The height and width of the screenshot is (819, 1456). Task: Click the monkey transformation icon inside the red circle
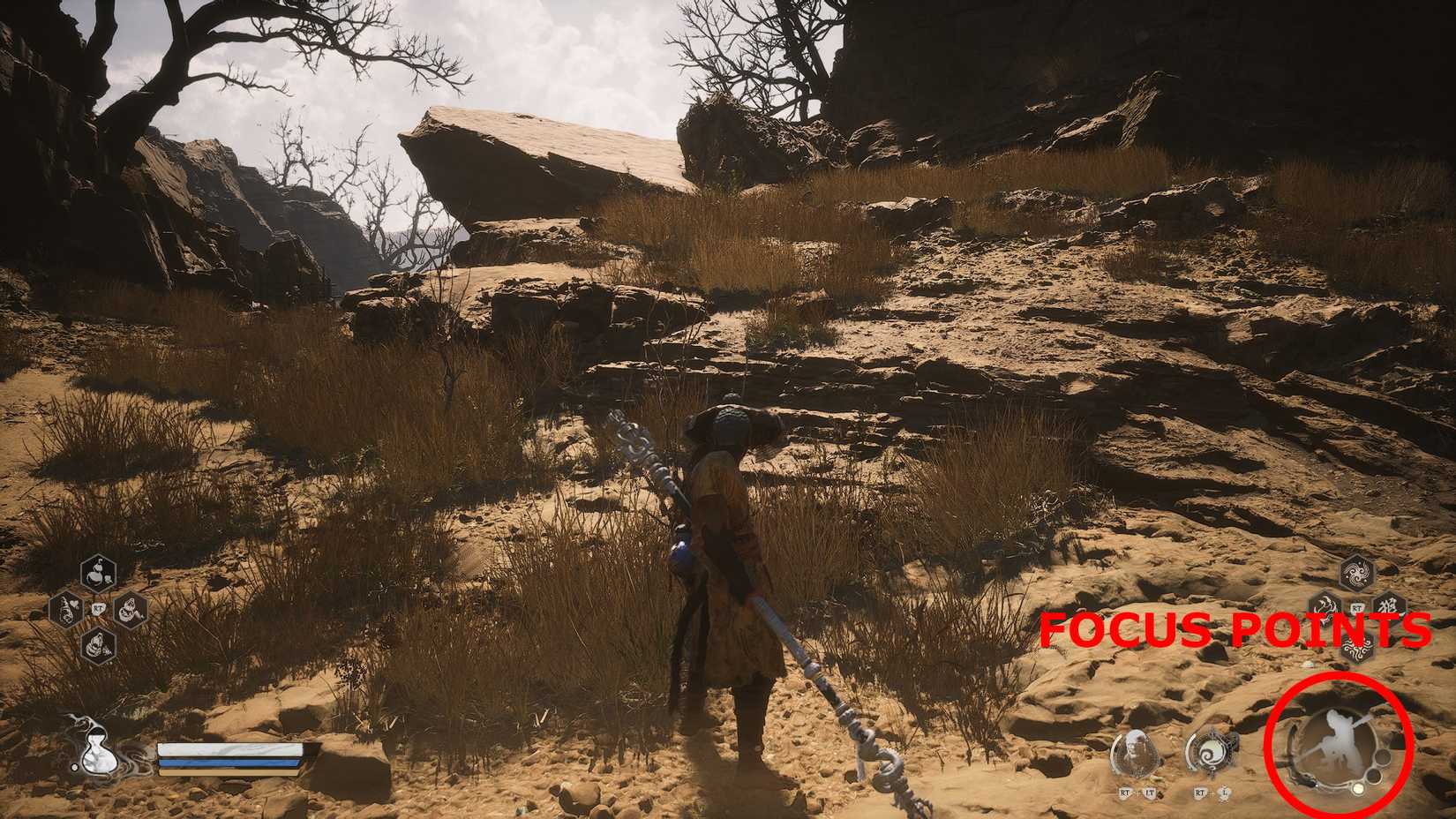(1339, 740)
